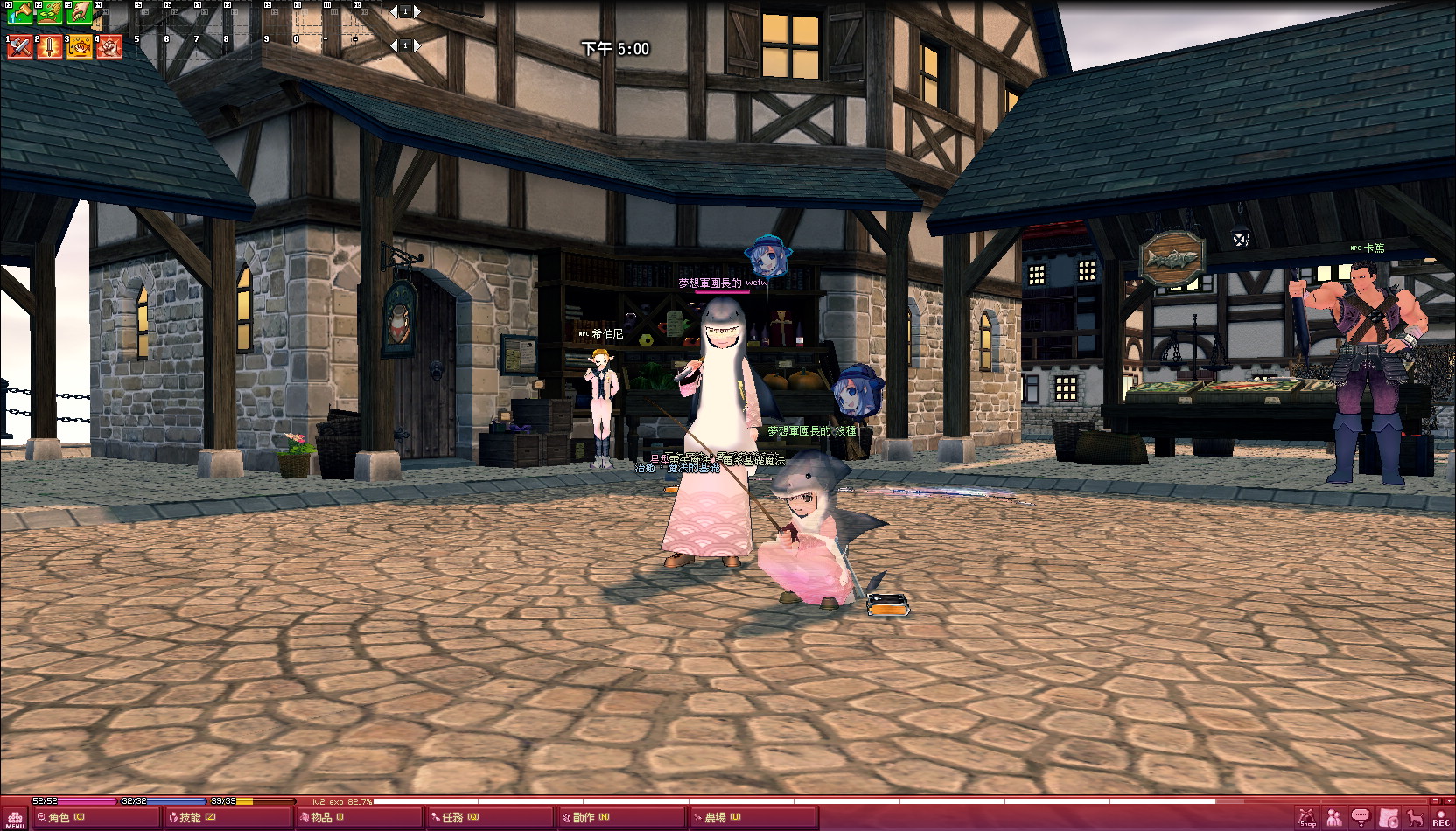Open the MENU button
Image resolution: width=1456 pixels, height=831 pixels.
point(15,818)
